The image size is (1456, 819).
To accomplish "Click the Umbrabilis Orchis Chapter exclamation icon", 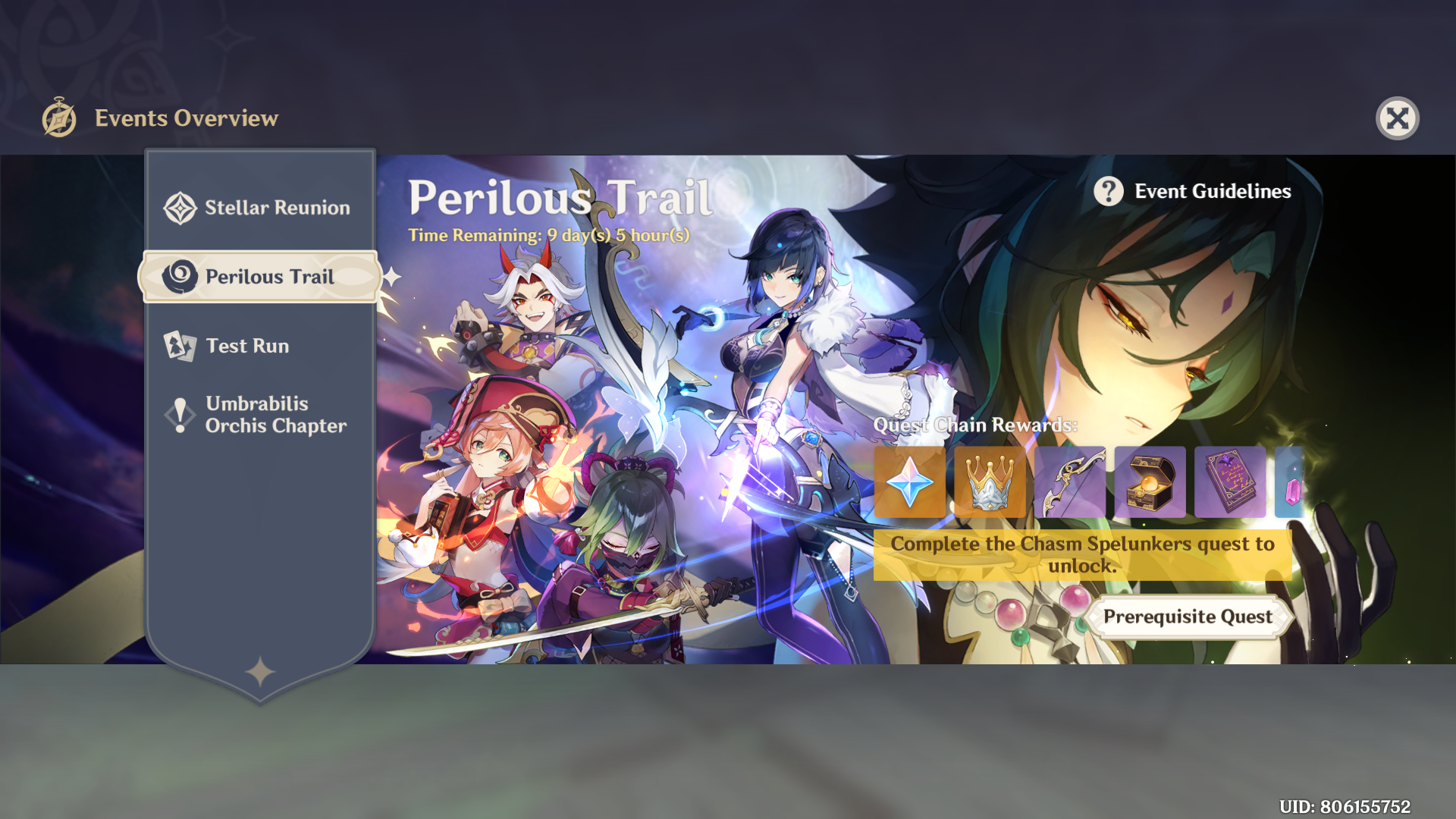I will [x=180, y=414].
